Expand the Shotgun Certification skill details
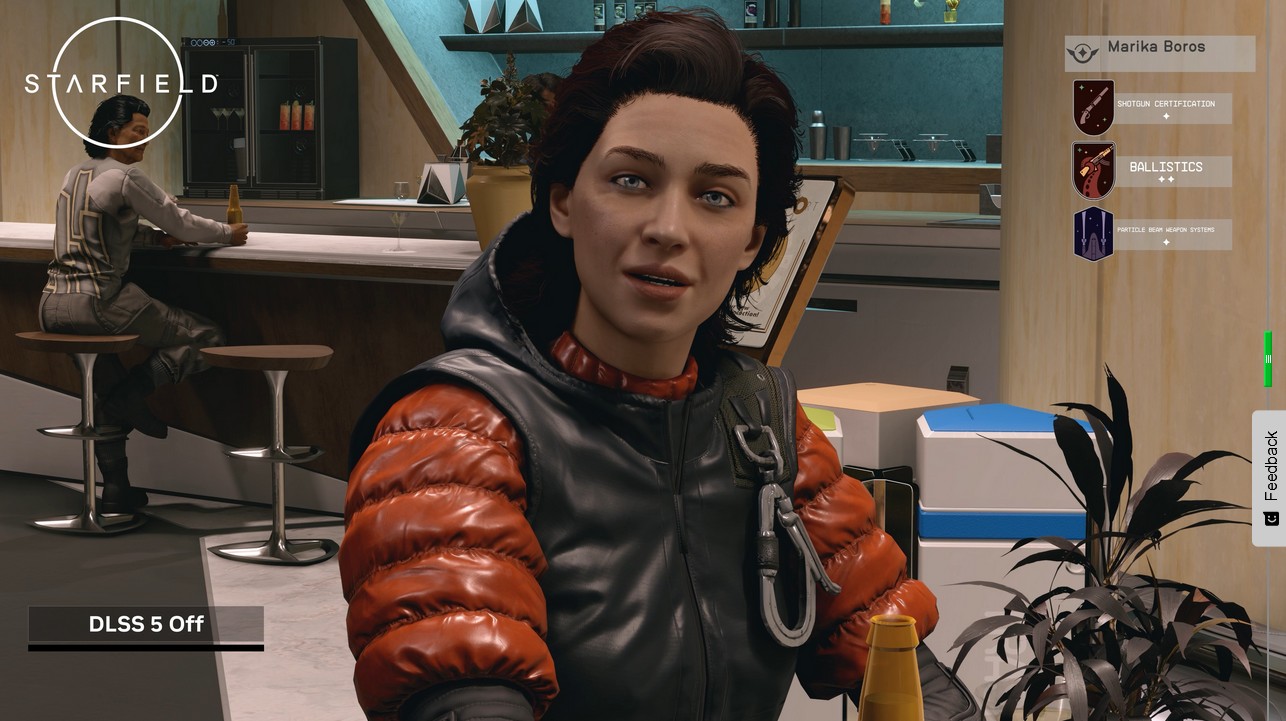The image size is (1286, 721). pyautogui.click(x=1168, y=104)
